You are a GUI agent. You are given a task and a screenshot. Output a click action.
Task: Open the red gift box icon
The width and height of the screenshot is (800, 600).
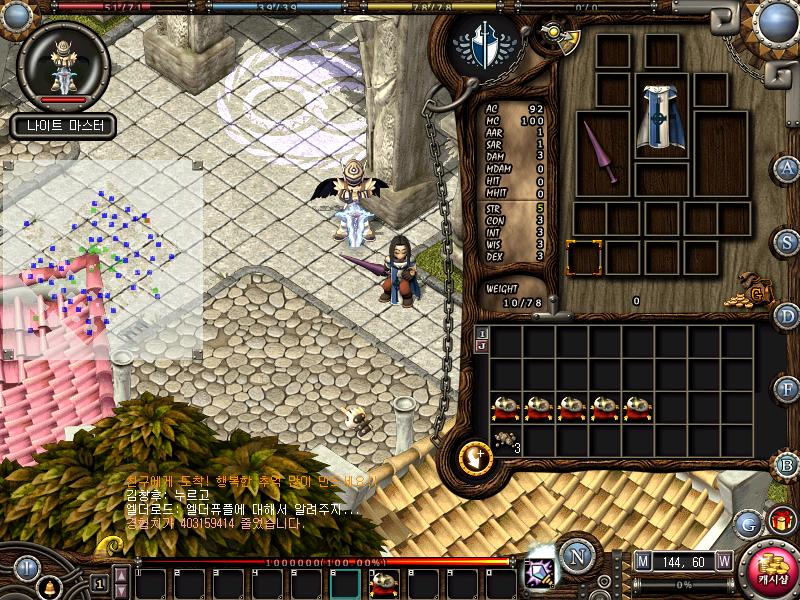point(780,520)
